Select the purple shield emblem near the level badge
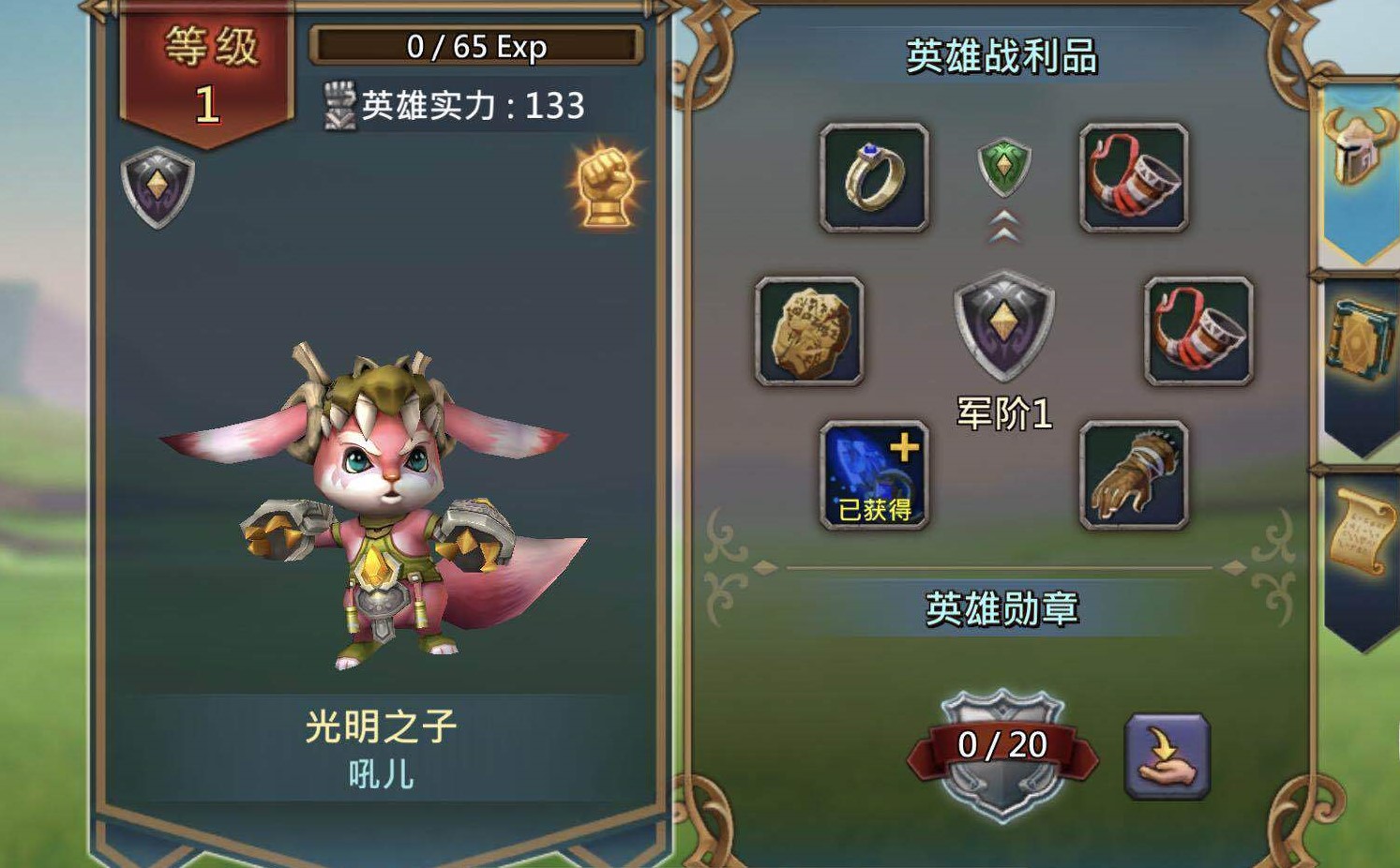 coord(158,182)
